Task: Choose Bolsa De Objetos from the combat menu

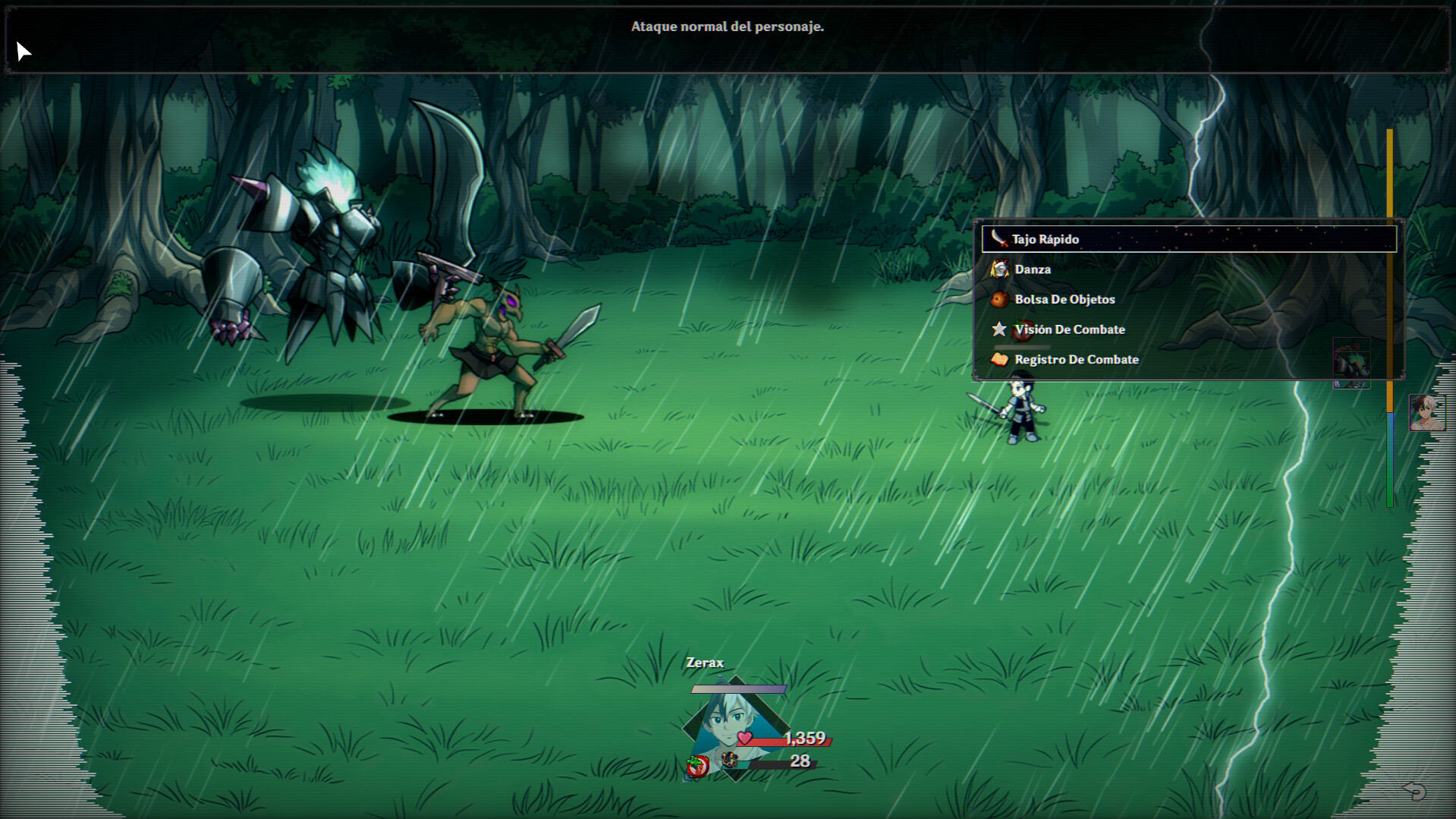Action: point(1064,299)
